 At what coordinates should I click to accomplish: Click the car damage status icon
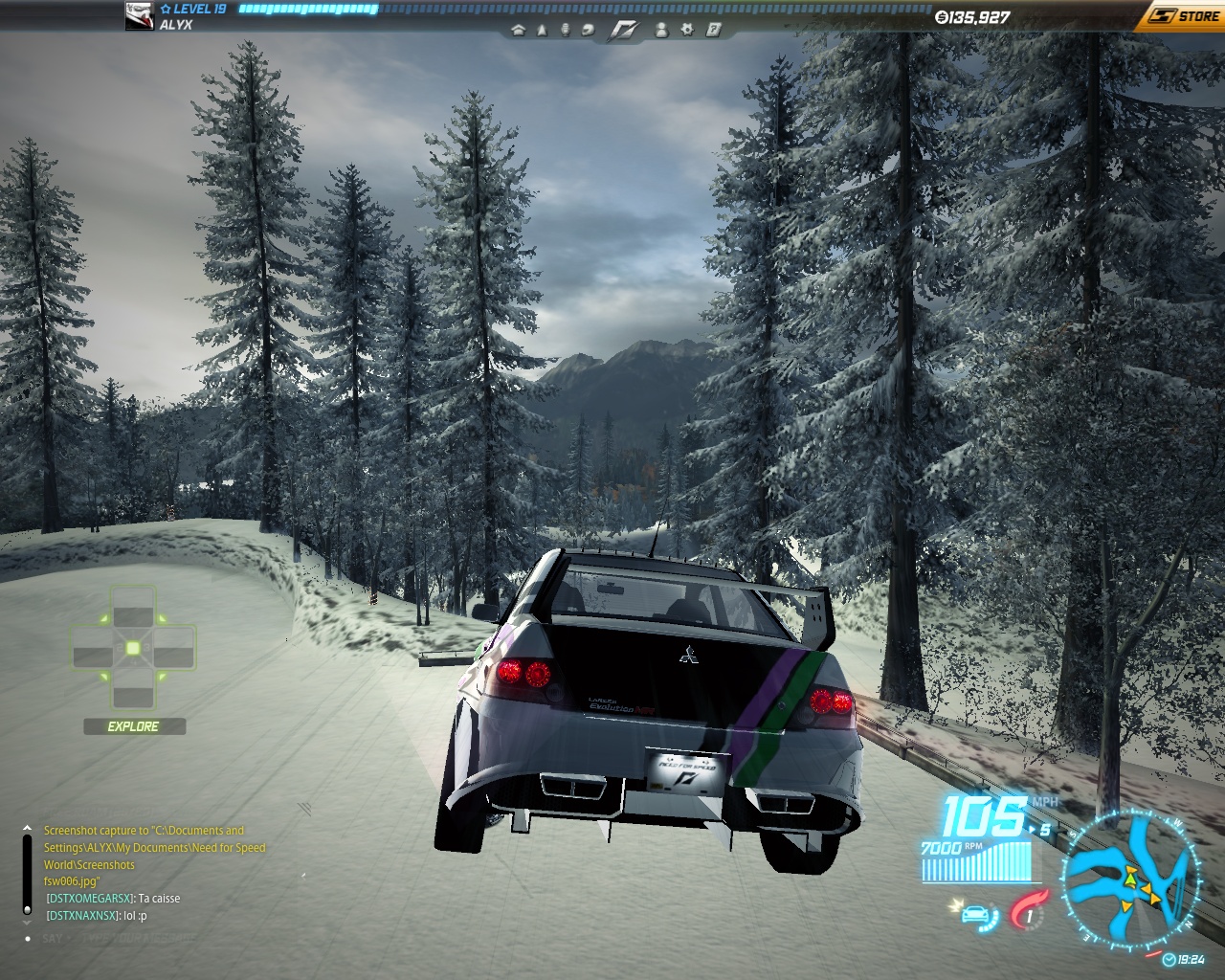coord(975,915)
